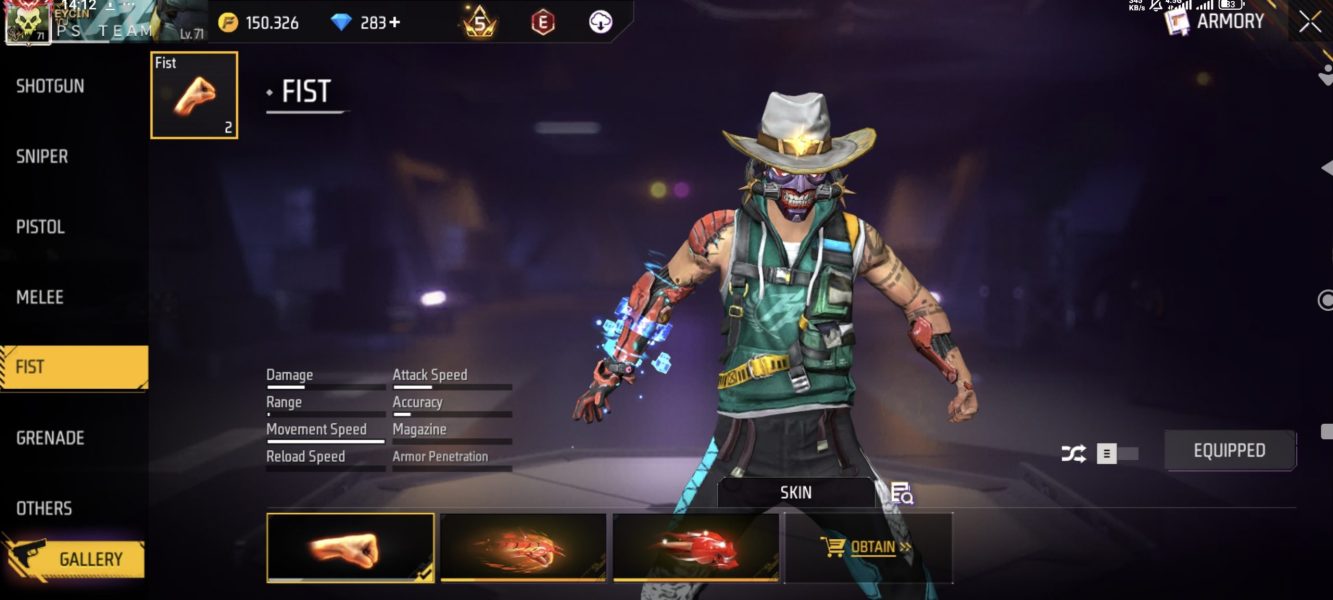Screen dimensions: 1333x600
Task: Choose the default bare fist skin
Action: tap(350, 547)
